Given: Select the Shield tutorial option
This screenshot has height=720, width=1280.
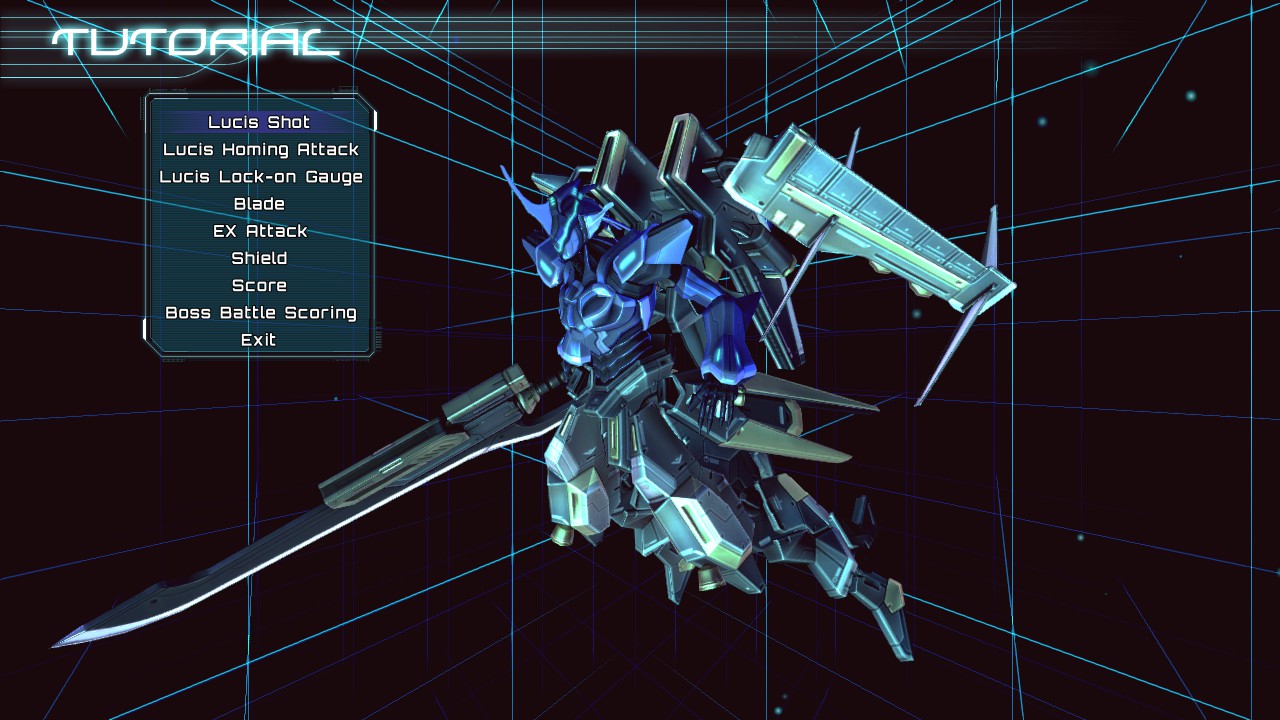Looking at the screenshot, I should coord(260,257).
